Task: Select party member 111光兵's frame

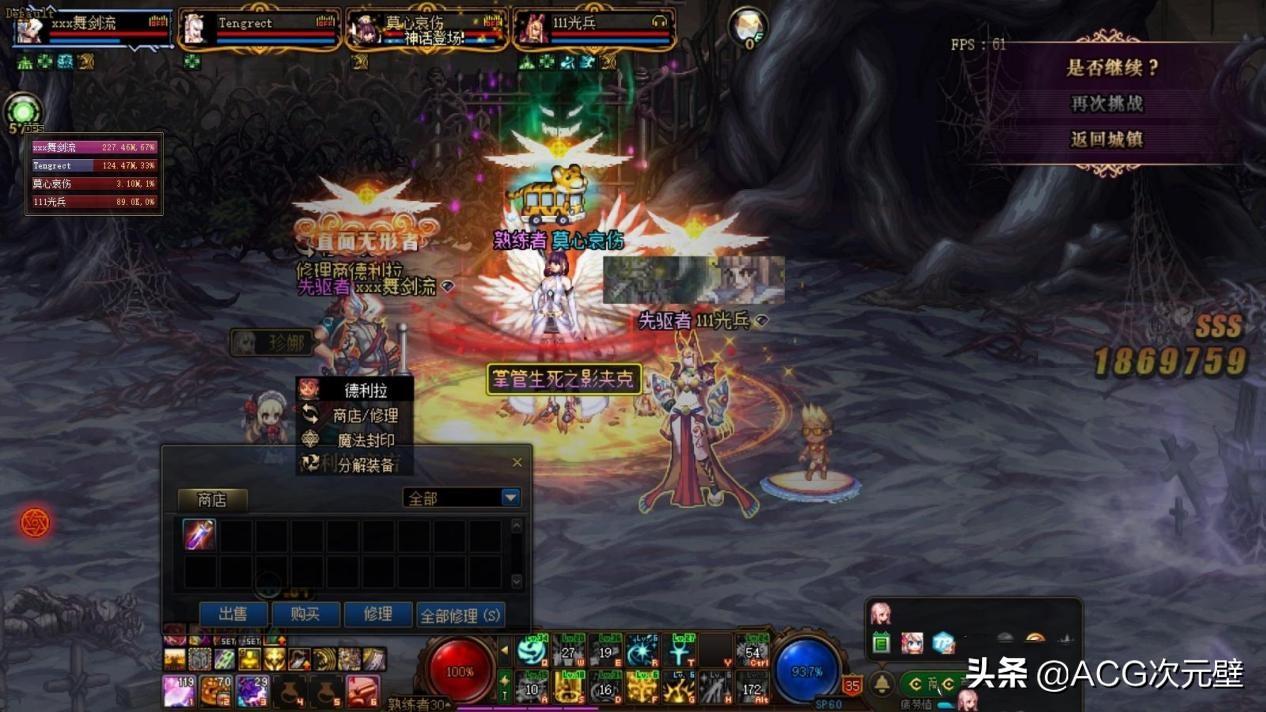Action: [x=594, y=30]
